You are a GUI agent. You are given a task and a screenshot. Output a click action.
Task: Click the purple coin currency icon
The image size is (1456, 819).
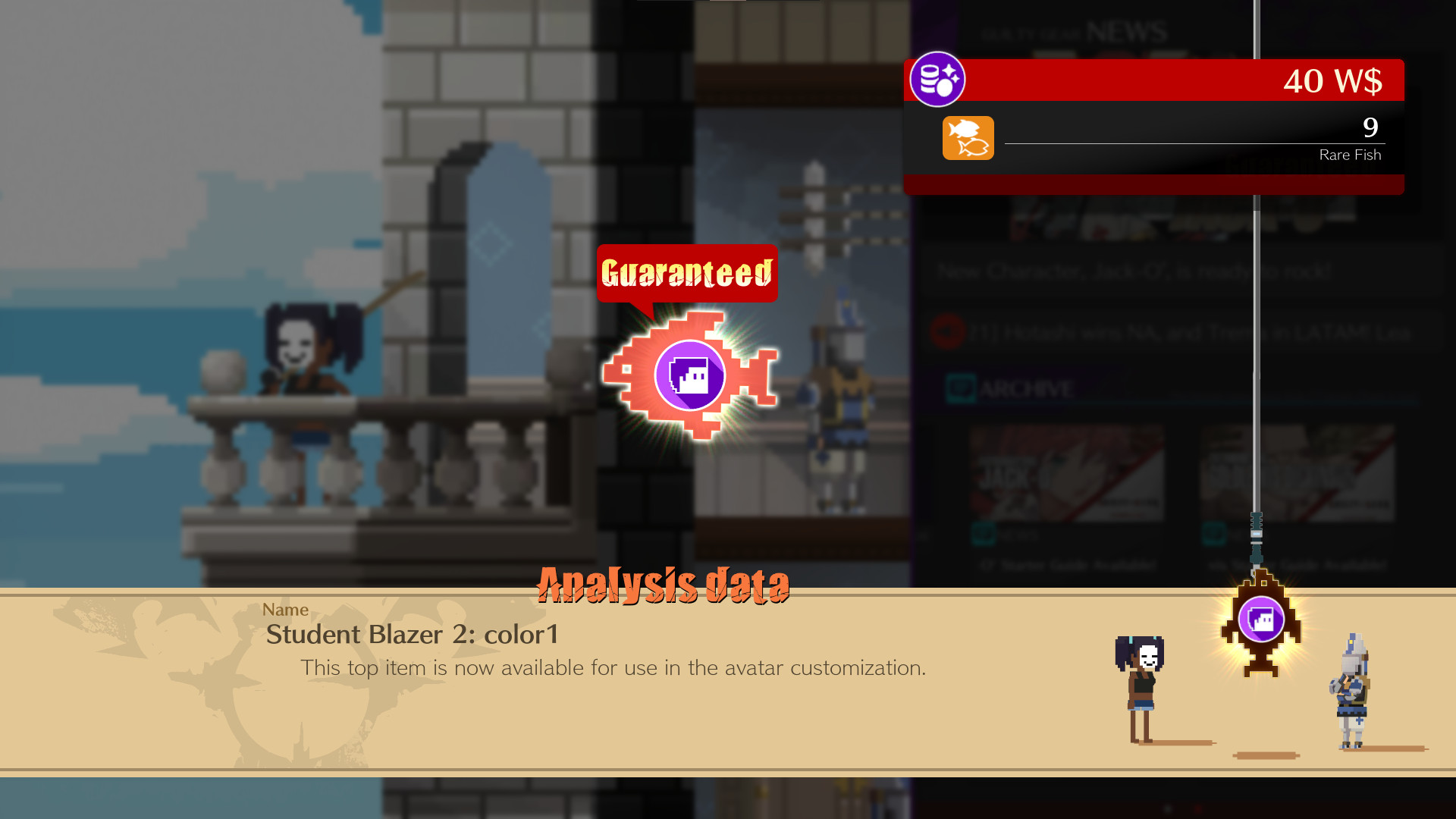point(939,80)
